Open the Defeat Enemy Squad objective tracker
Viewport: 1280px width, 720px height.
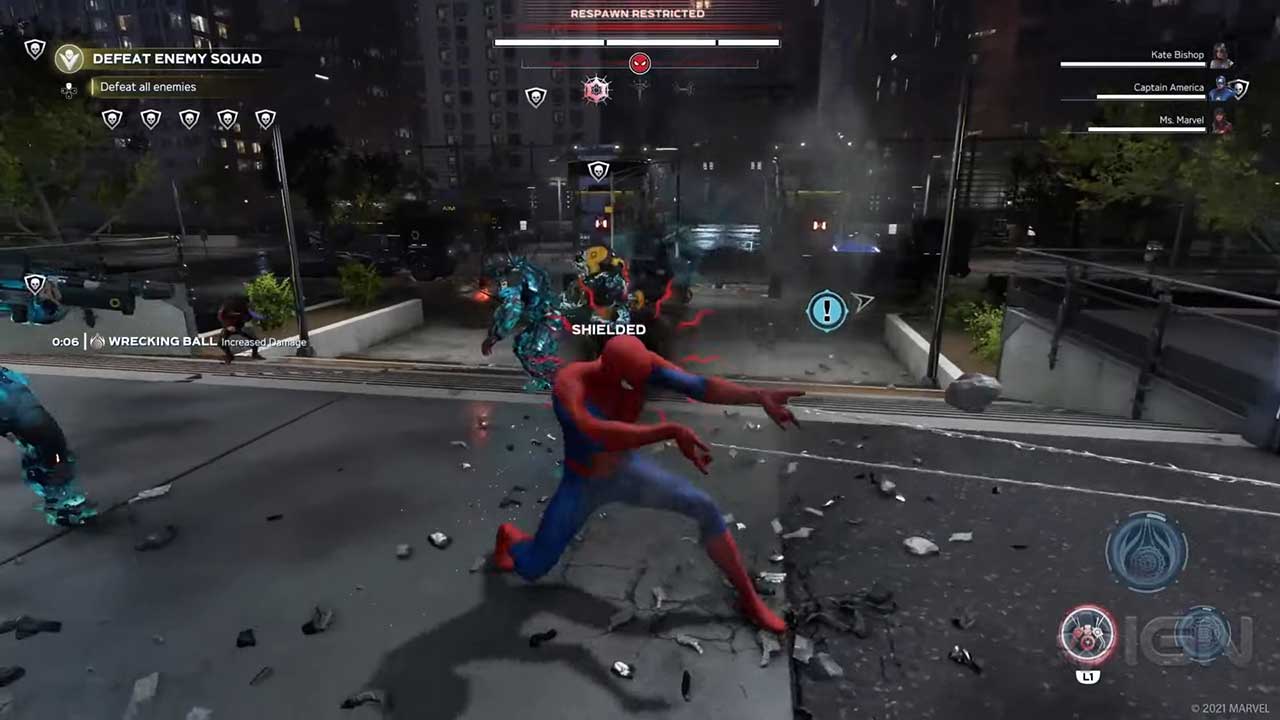coord(177,59)
